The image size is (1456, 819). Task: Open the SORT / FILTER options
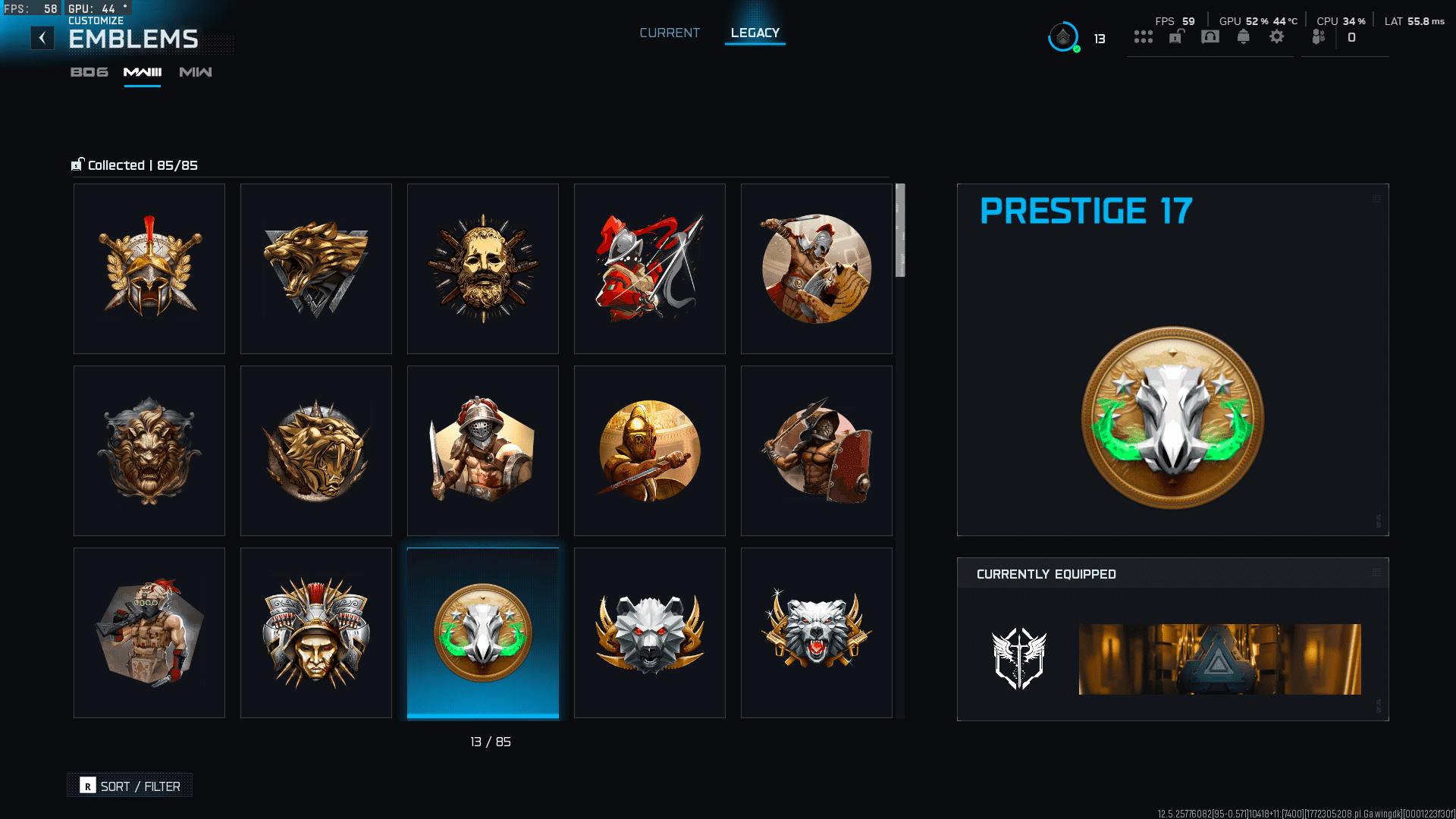tap(129, 785)
